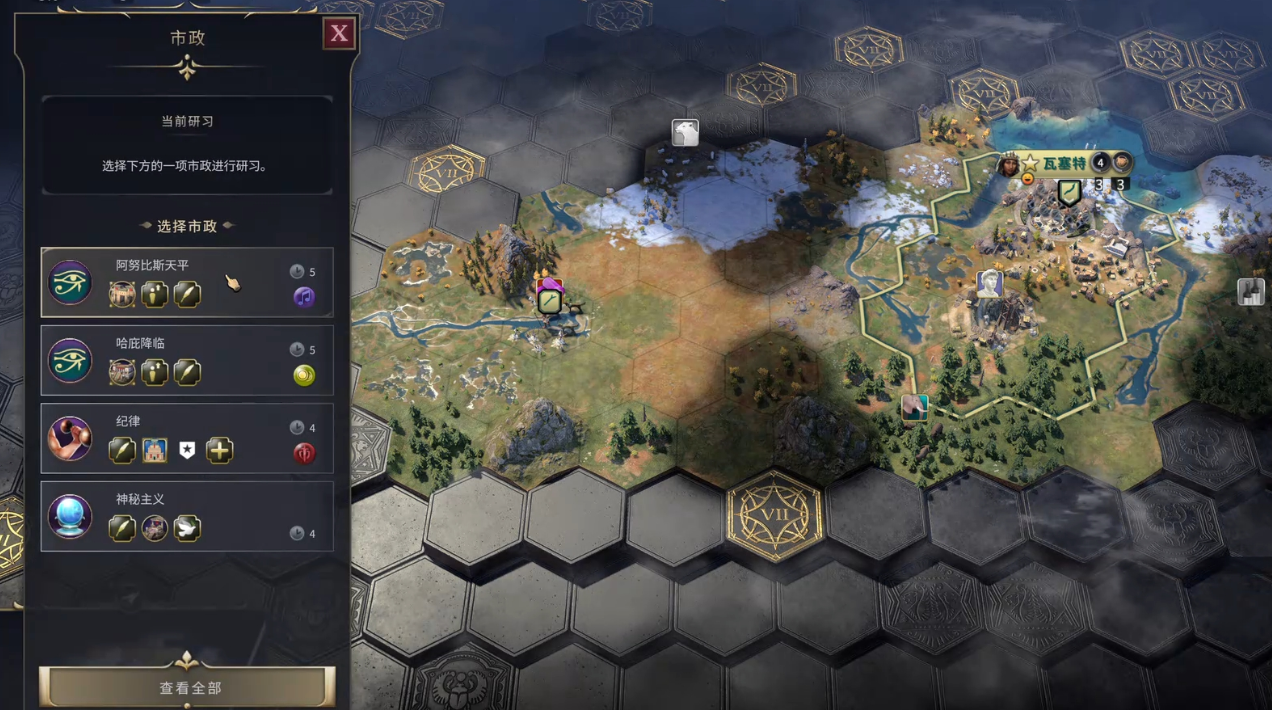Viewport: 1272px width, 710px height.
Task: Click the teal-framed unit portrait on city border
Action: tap(914, 407)
